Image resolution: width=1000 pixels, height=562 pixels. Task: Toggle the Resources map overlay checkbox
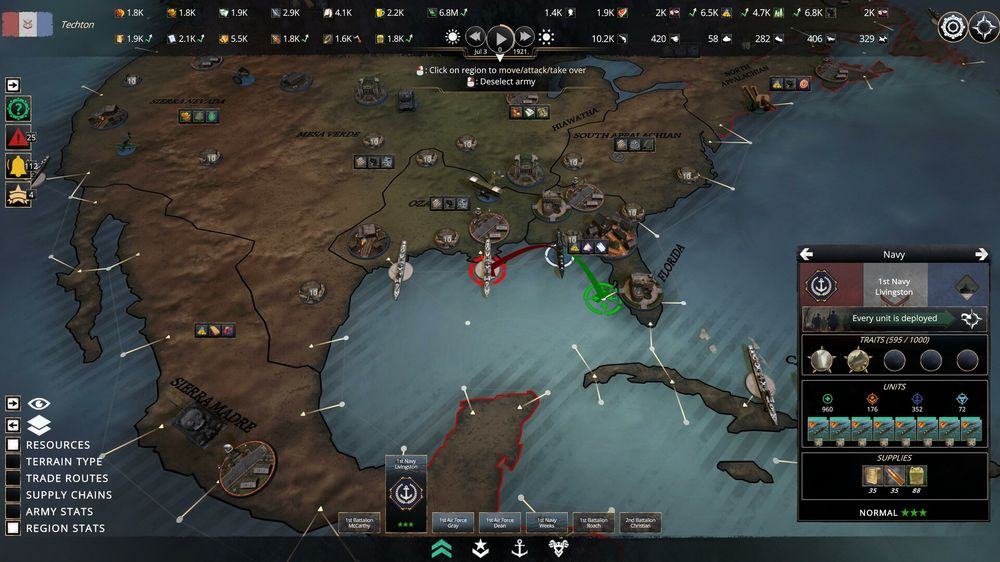[x=13, y=445]
